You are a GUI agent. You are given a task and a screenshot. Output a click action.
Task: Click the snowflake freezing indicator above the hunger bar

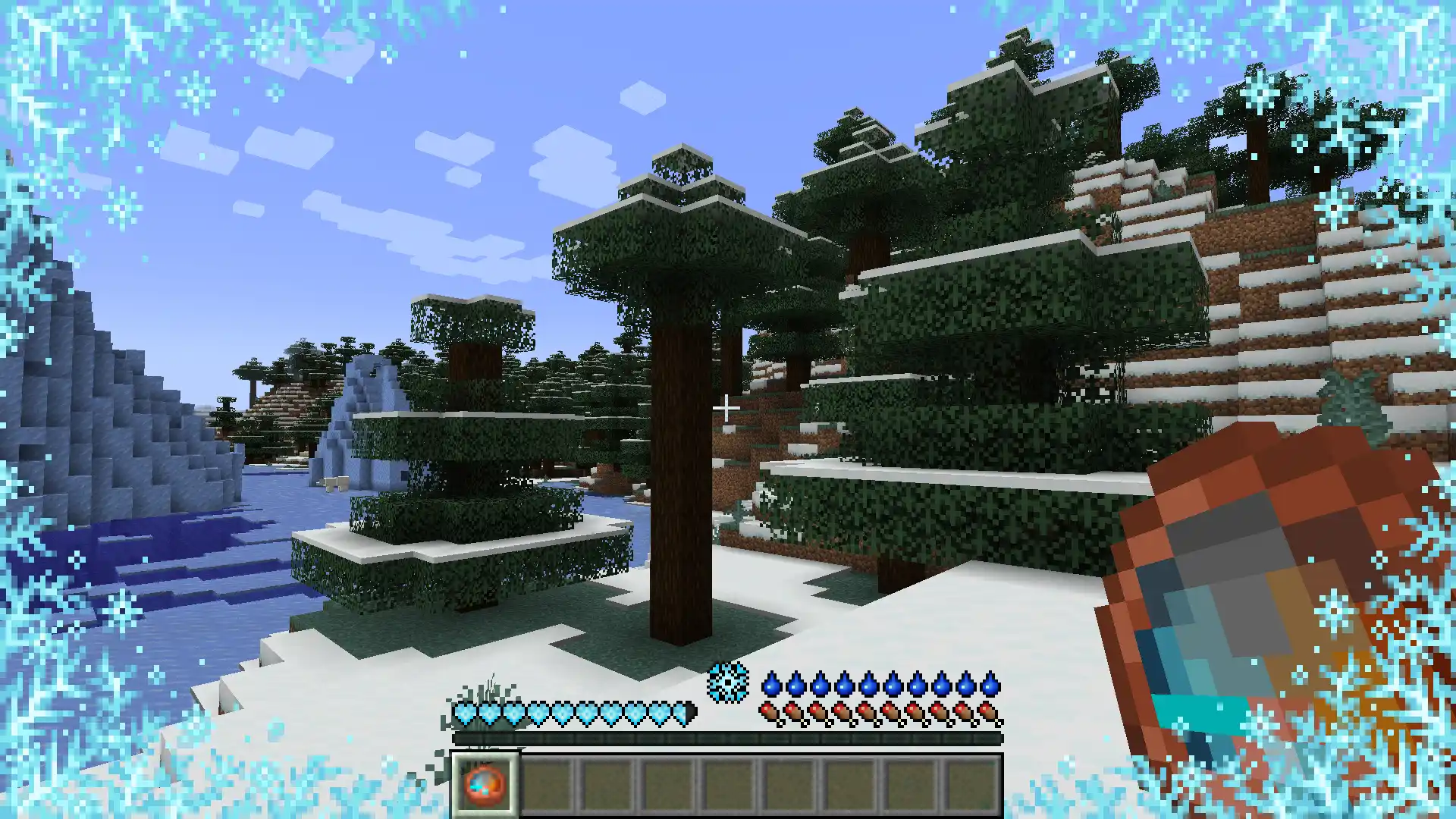pyautogui.click(x=727, y=684)
